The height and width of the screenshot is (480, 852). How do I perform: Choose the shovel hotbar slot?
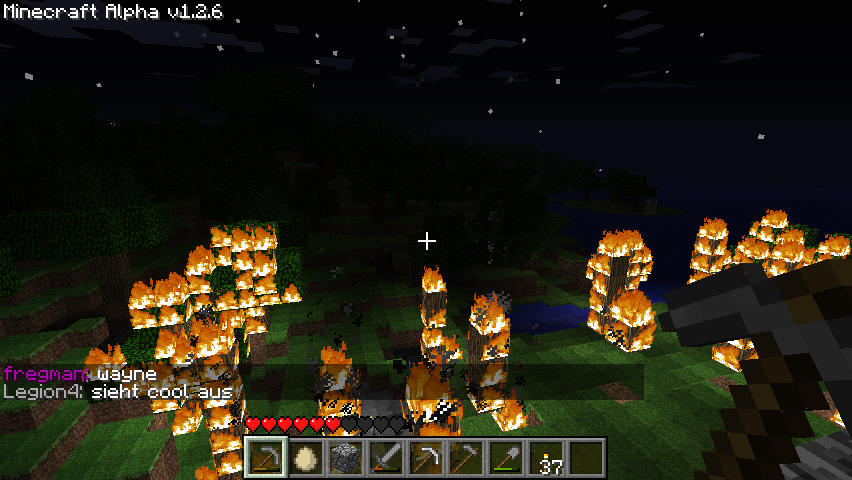(x=505, y=459)
